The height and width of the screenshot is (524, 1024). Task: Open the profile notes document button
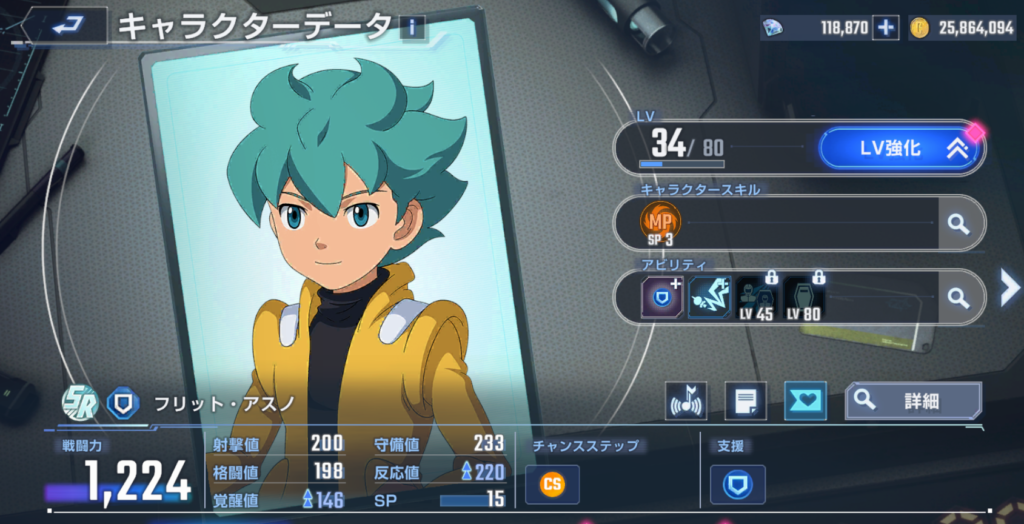pos(745,401)
